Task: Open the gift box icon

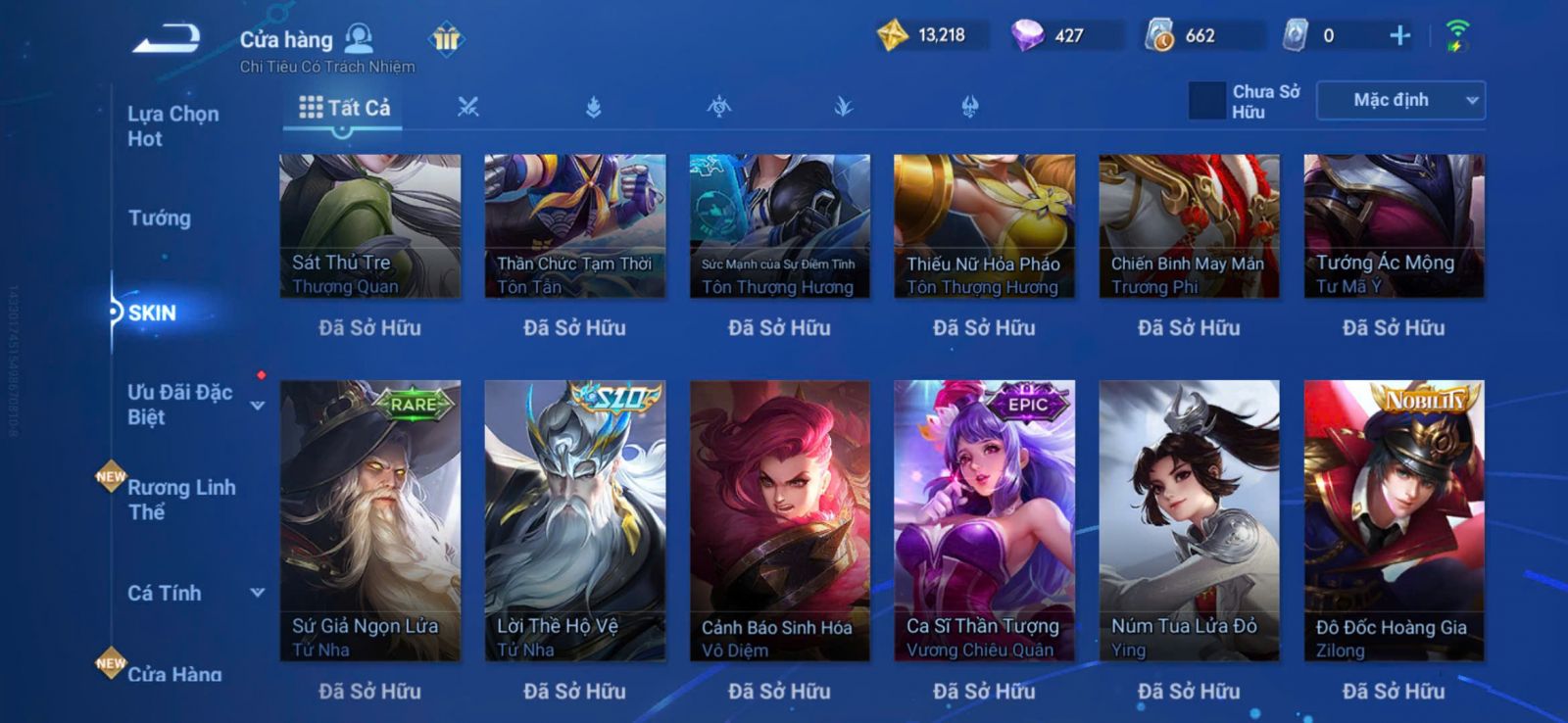Action: click(x=446, y=39)
